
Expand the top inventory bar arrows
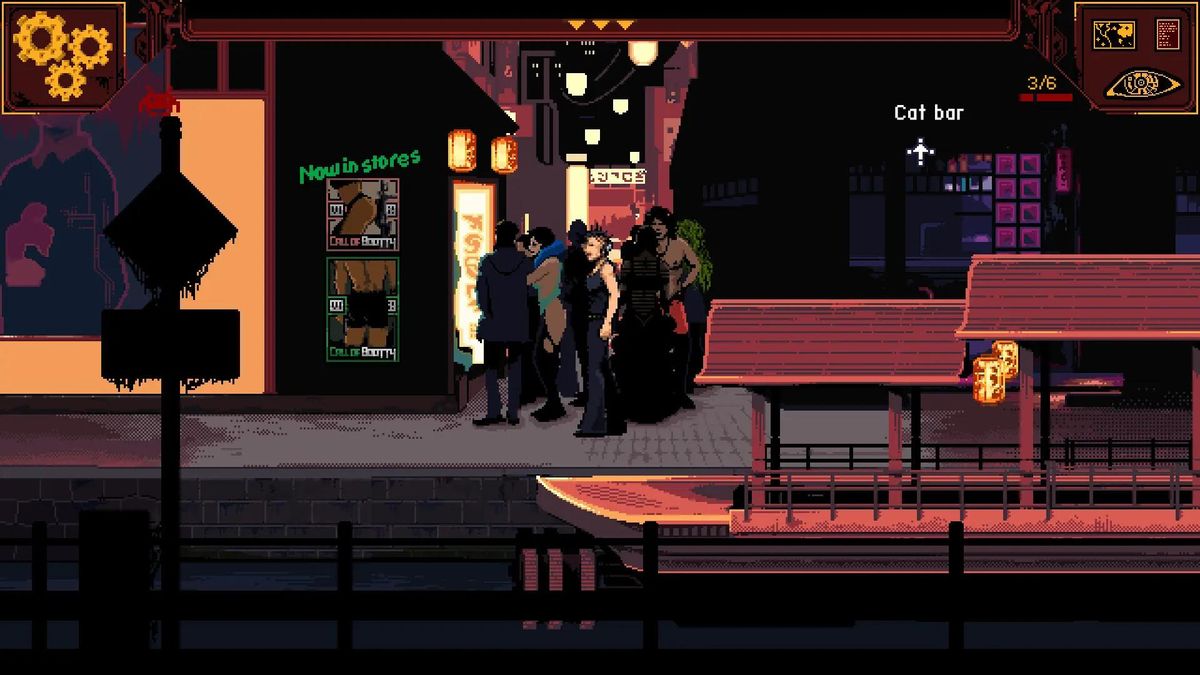(x=599, y=24)
